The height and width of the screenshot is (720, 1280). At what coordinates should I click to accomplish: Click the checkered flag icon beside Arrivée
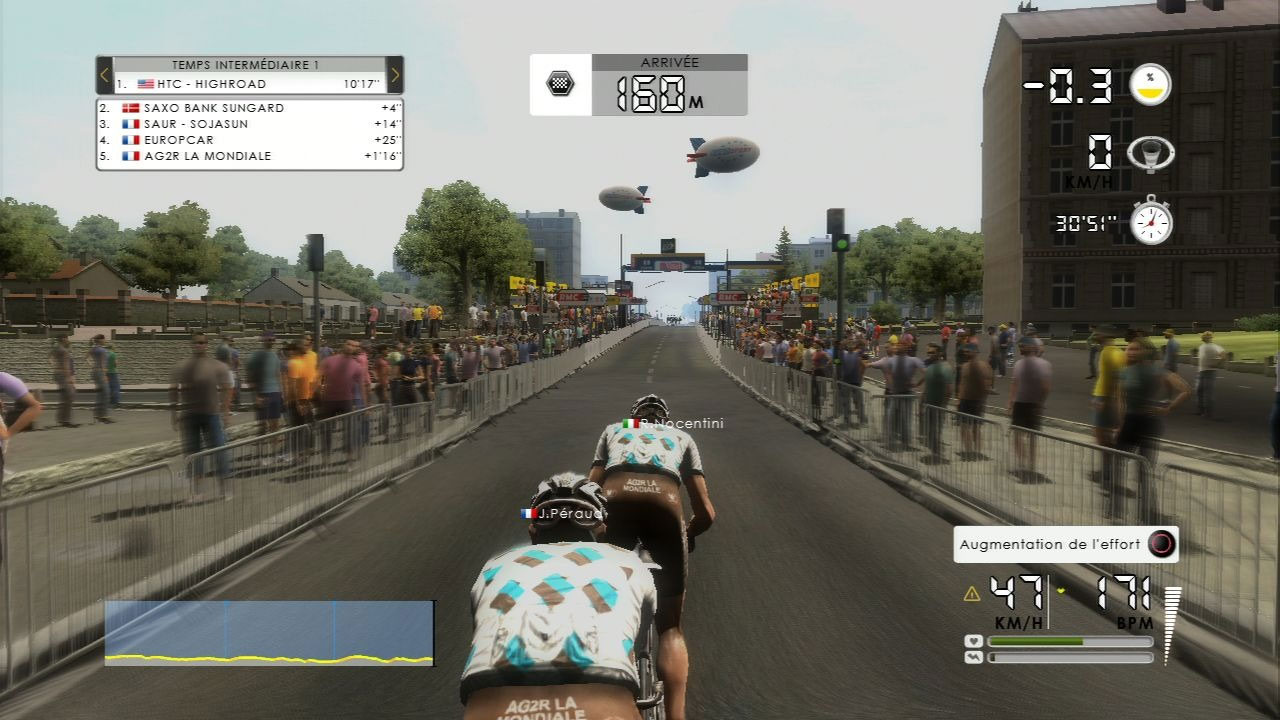(x=561, y=83)
